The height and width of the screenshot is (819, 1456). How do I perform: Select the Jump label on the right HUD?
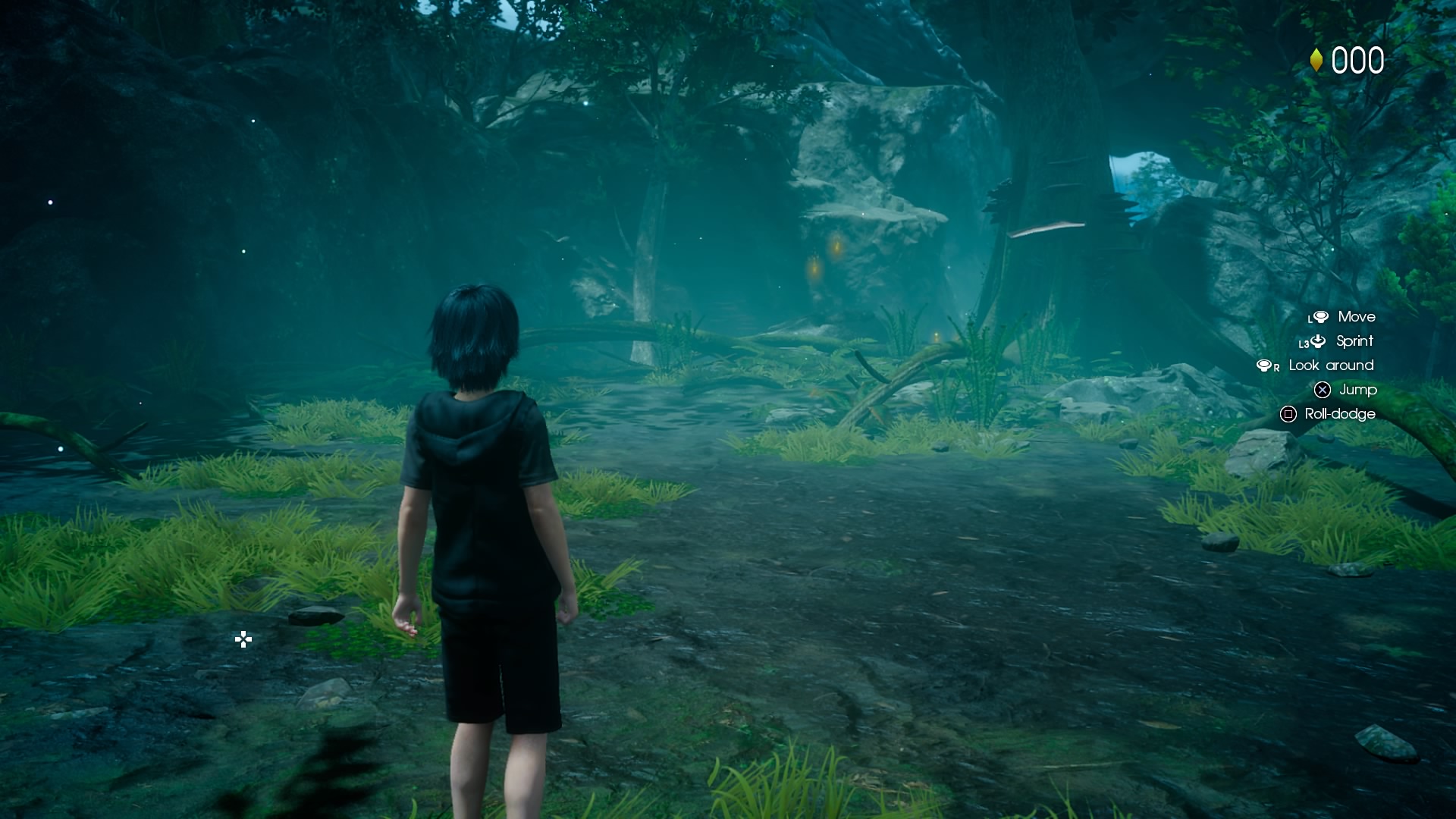(x=1357, y=390)
